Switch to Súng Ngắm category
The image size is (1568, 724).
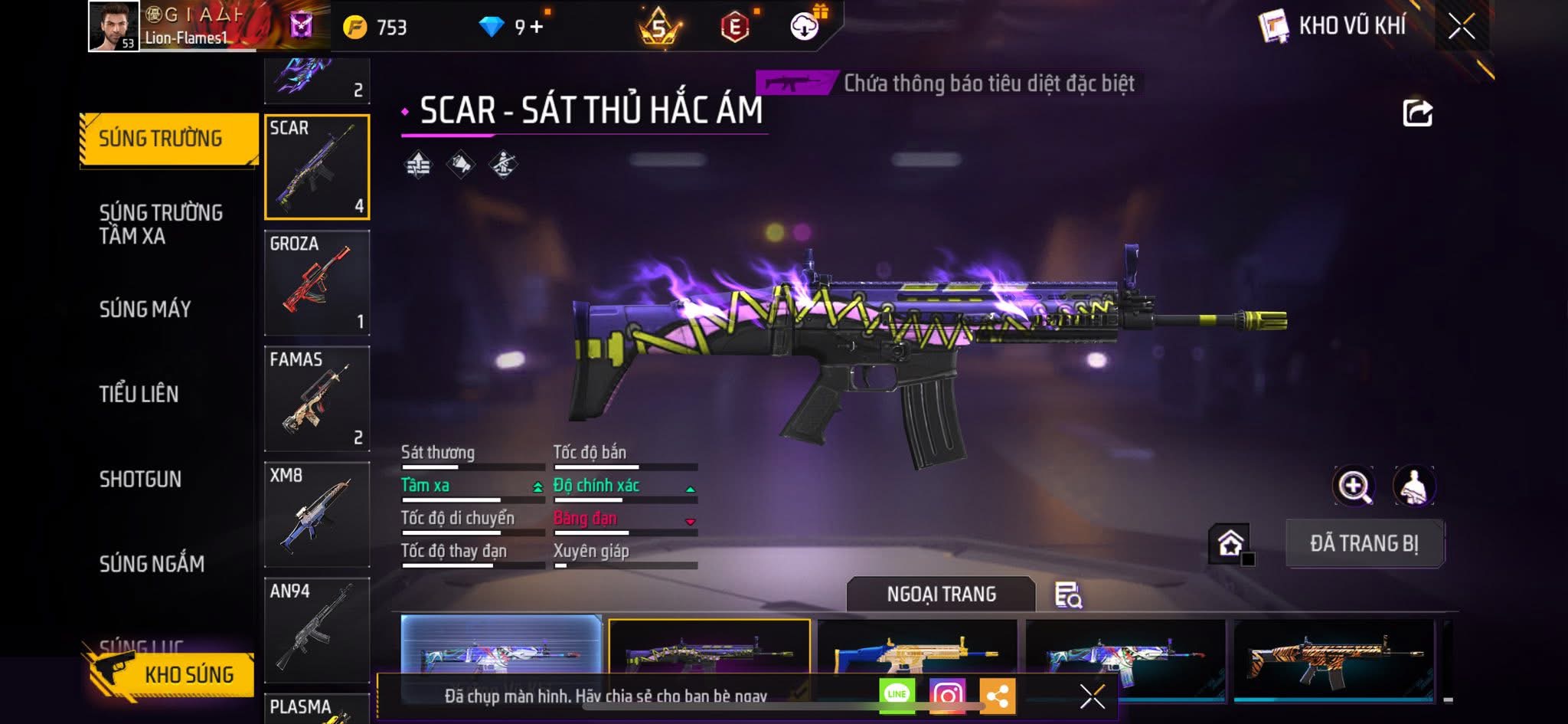(x=152, y=564)
